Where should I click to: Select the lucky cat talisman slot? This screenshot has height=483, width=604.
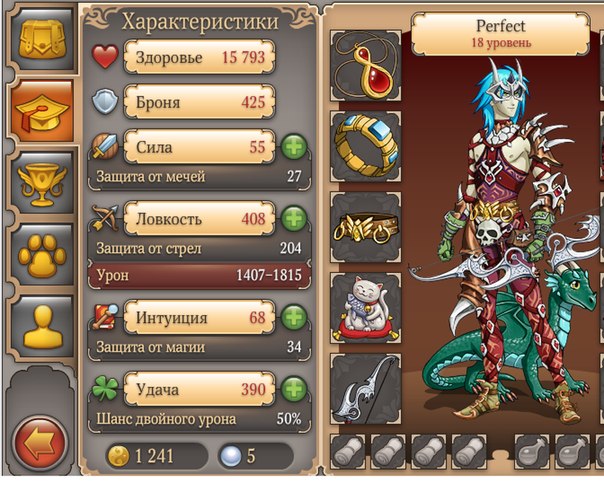[x=366, y=306]
